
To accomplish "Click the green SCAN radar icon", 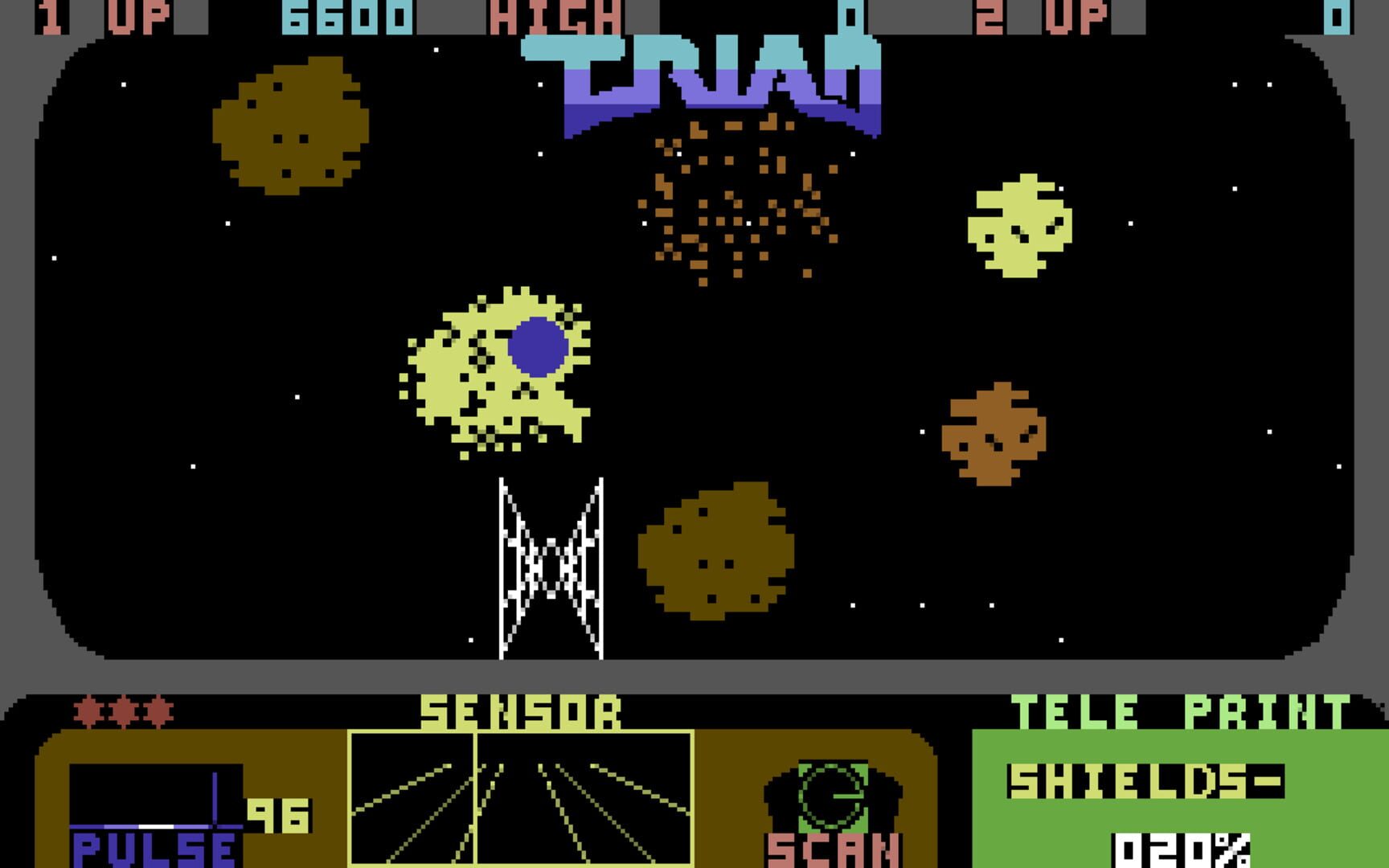I will coord(832,796).
